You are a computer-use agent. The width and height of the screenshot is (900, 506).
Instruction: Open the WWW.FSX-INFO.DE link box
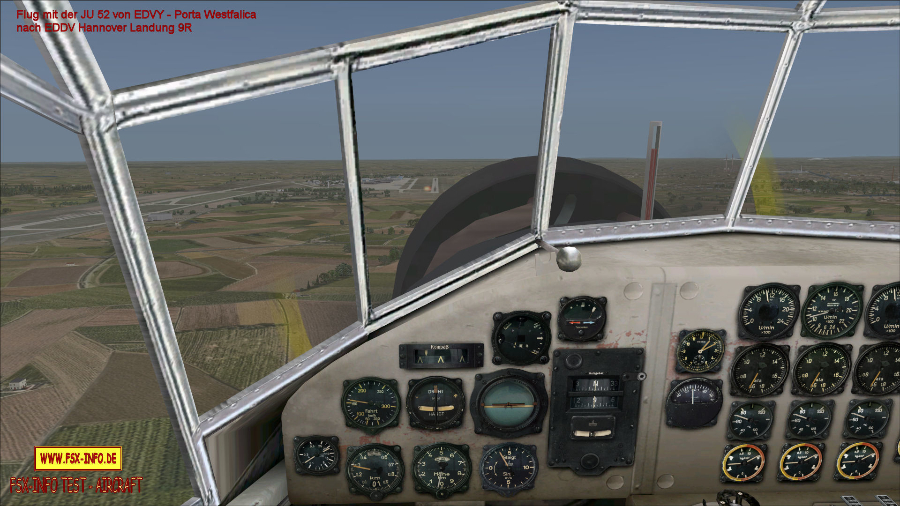(78, 459)
